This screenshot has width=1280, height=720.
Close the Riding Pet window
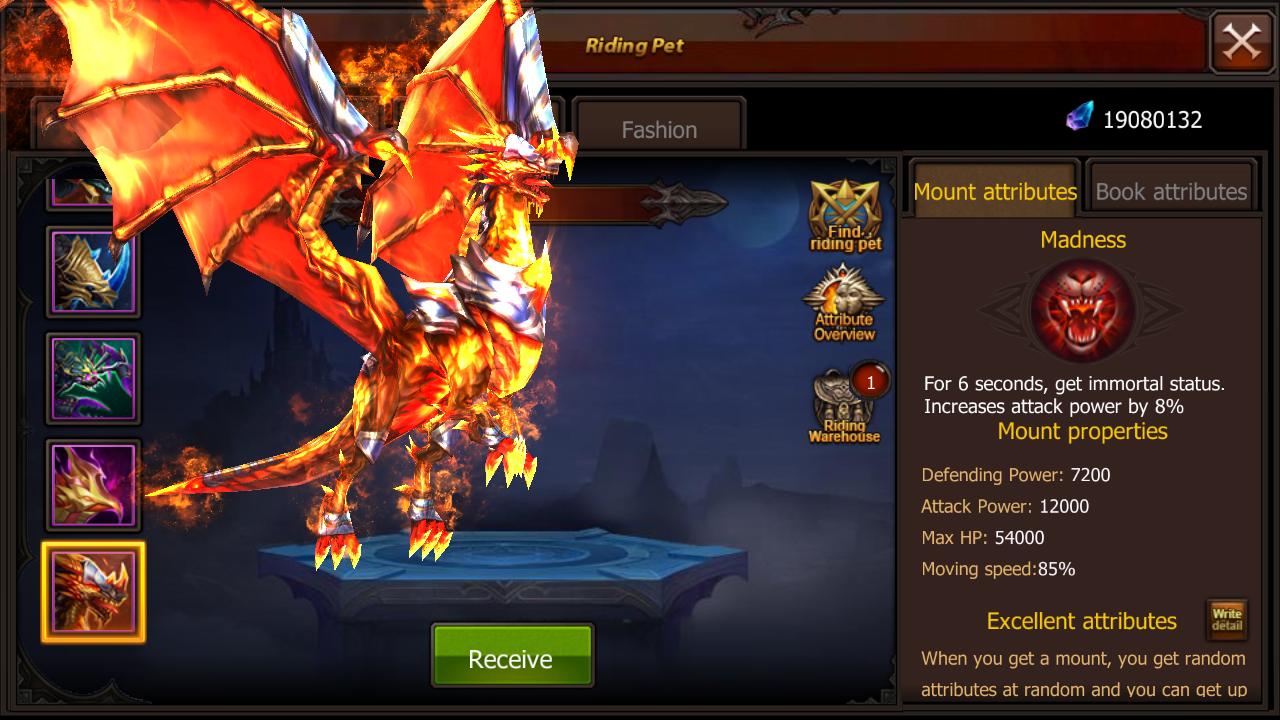coord(1241,42)
